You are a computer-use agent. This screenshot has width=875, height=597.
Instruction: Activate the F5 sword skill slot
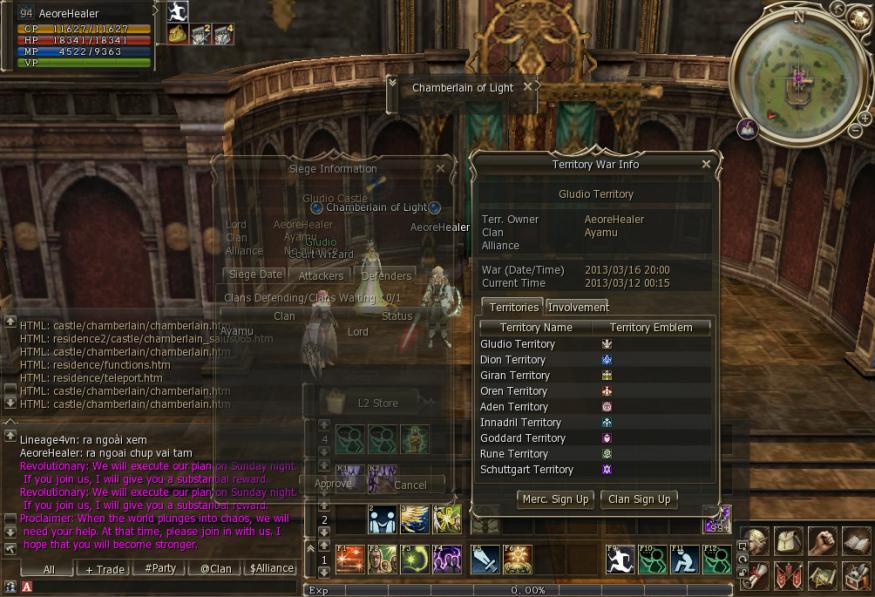point(484,558)
